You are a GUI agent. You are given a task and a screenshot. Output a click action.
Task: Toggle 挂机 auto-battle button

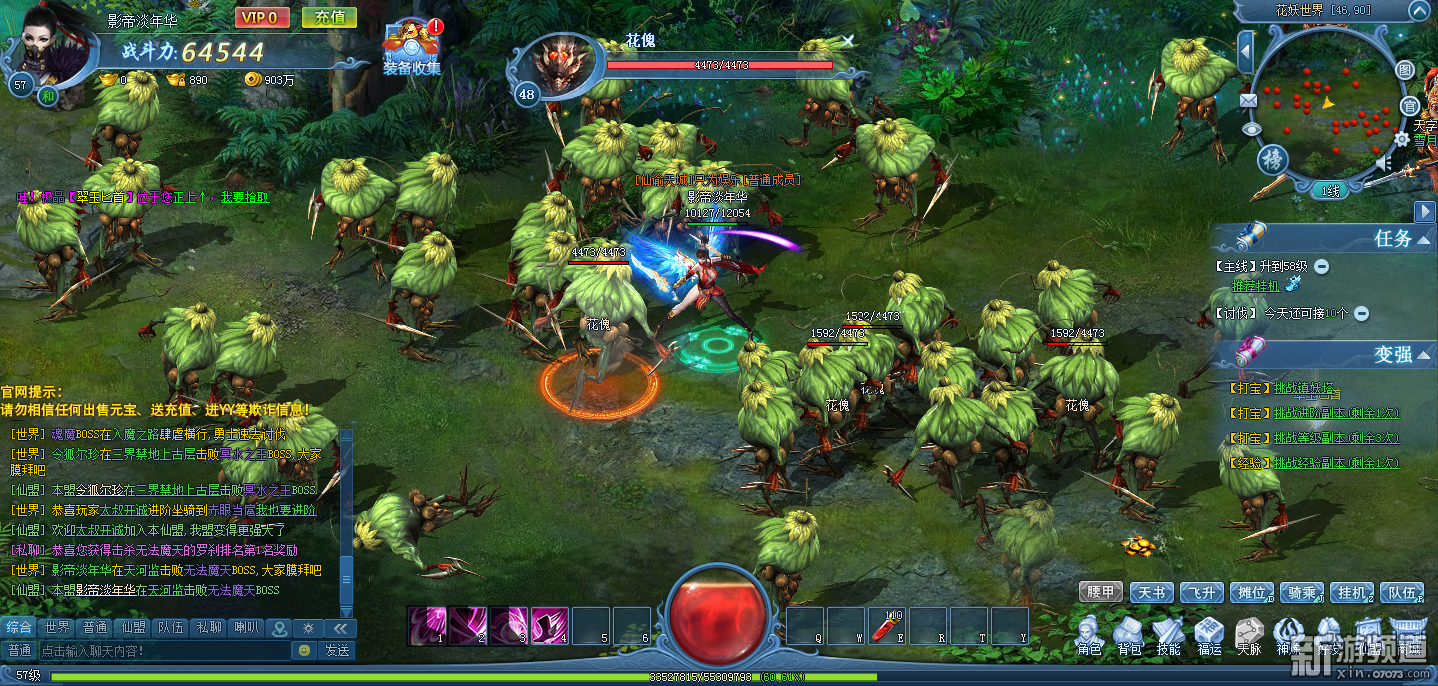tap(1351, 593)
